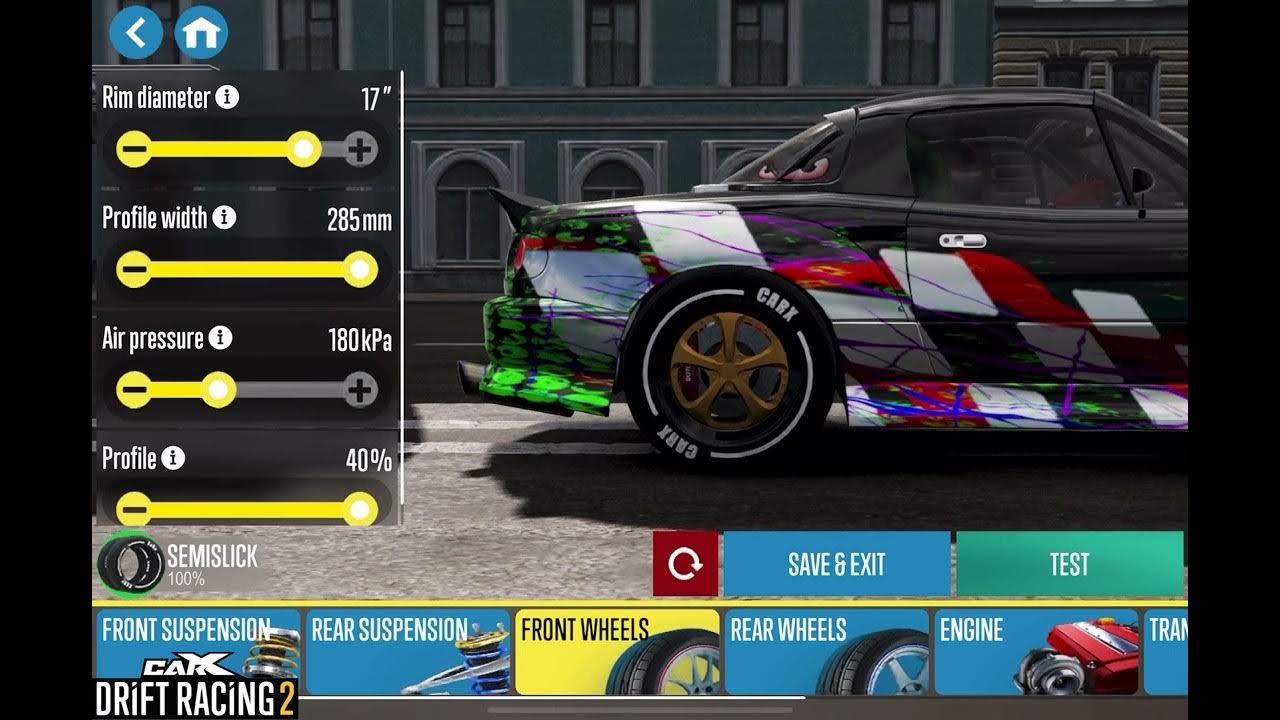Decrease the rim diameter with minus
1280x720 pixels.
pyautogui.click(x=134, y=150)
